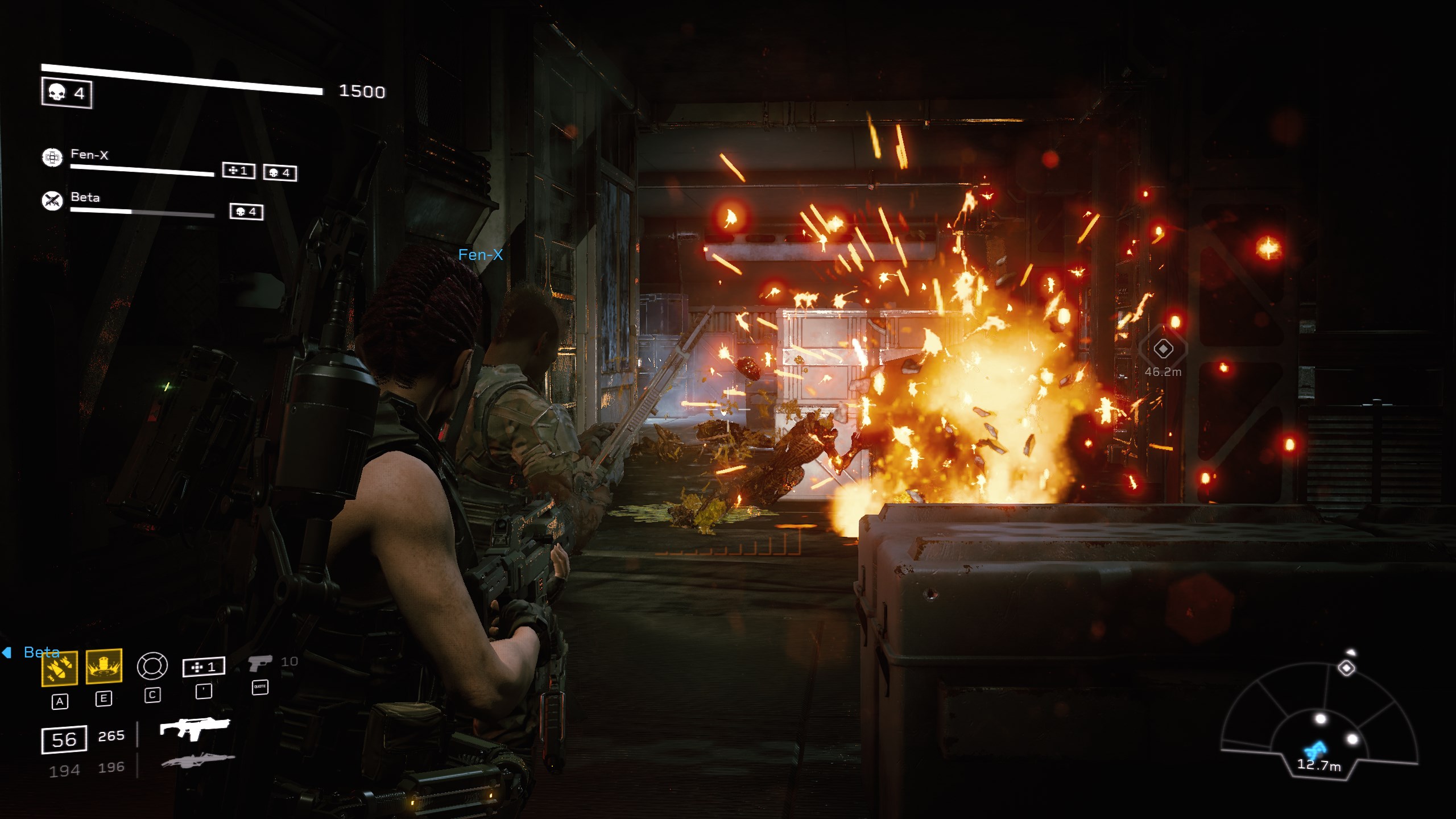
Task: Select teammate Beta class icon in squad list
Action: (x=52, y=200)
